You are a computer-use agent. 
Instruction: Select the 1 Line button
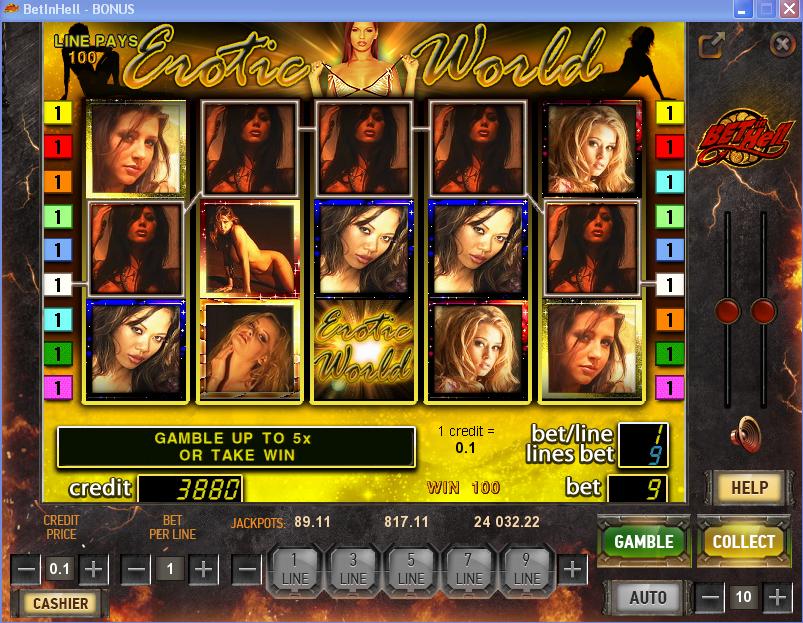296,569
